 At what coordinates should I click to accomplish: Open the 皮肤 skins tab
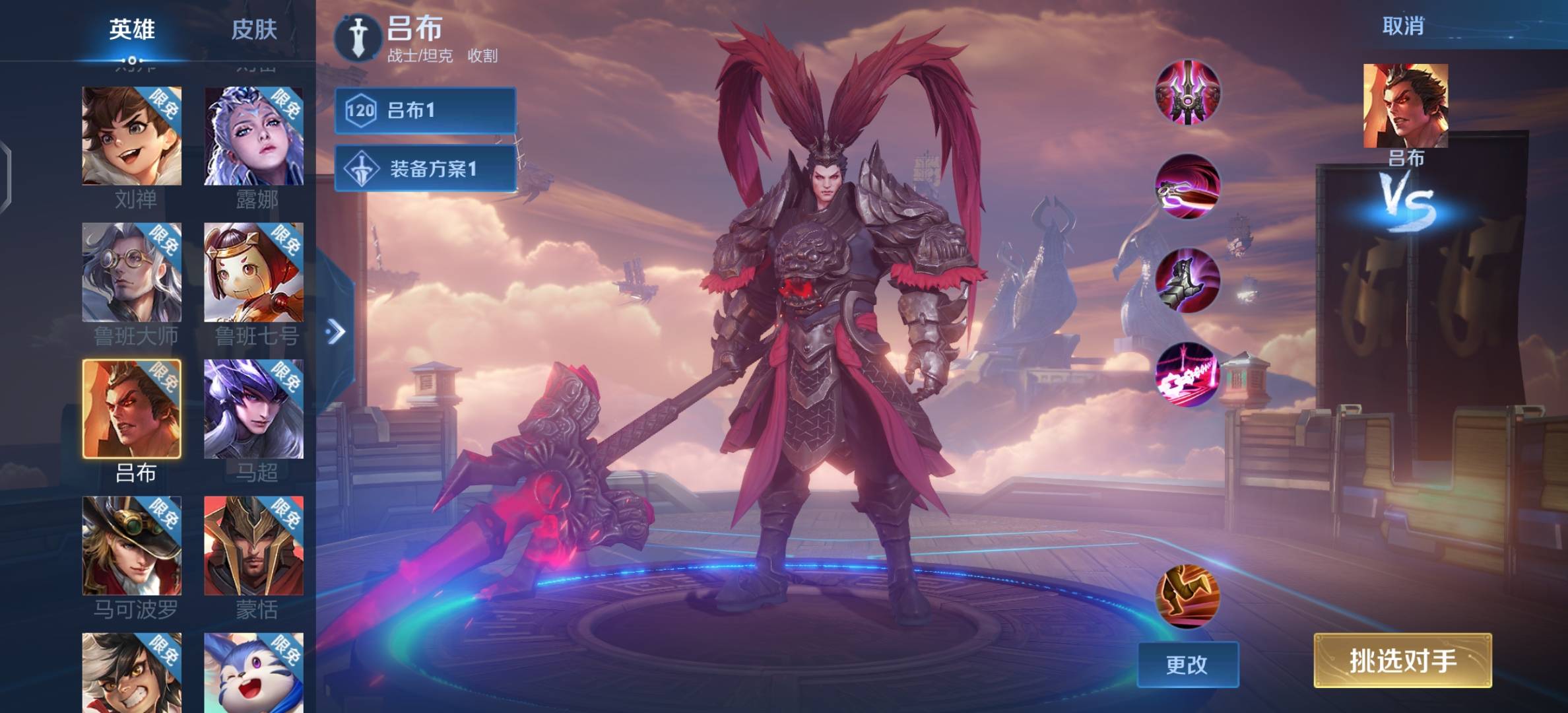(254, 30)
